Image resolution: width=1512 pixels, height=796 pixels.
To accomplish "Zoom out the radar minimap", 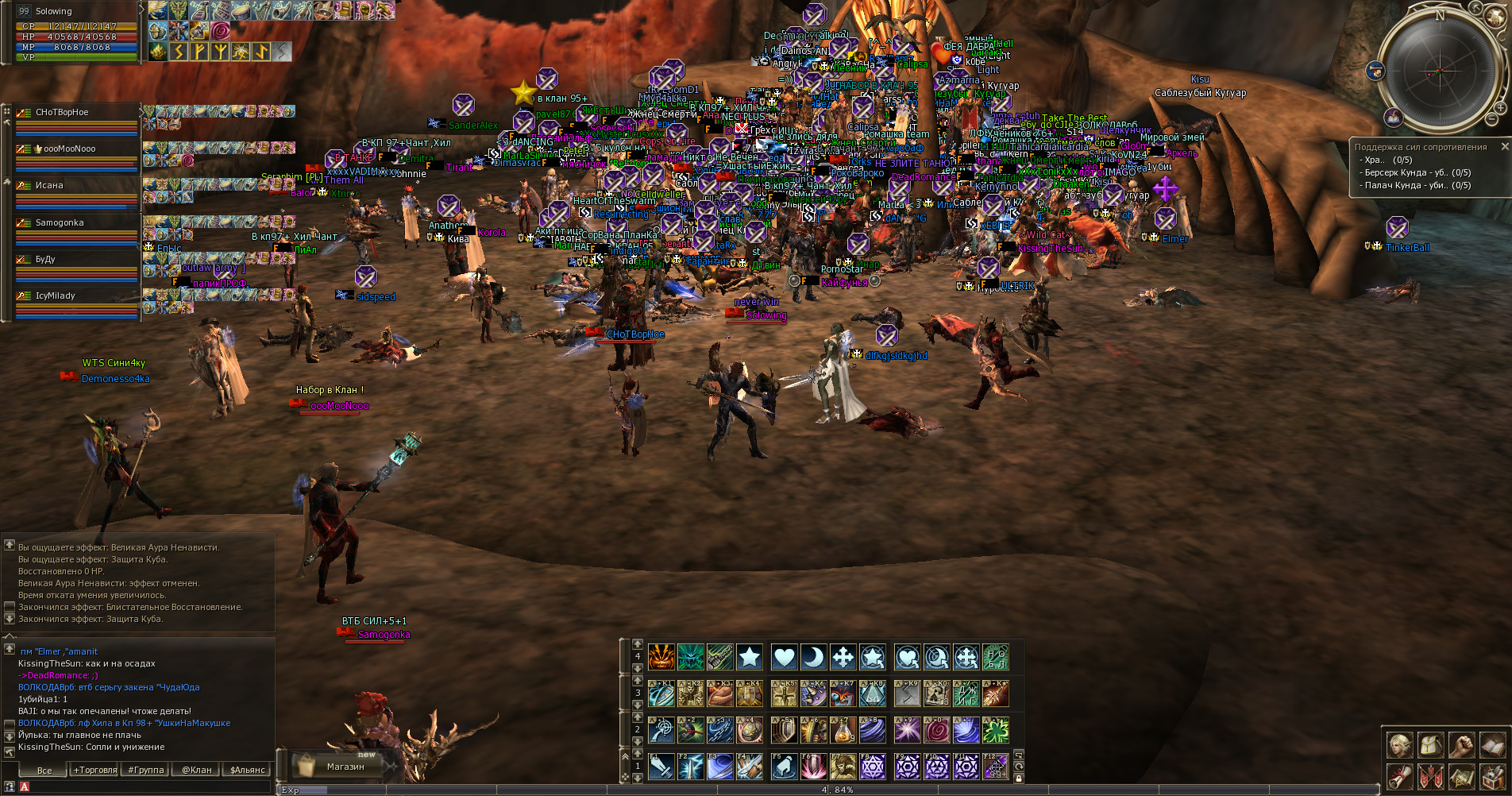I will (1492, 120).
